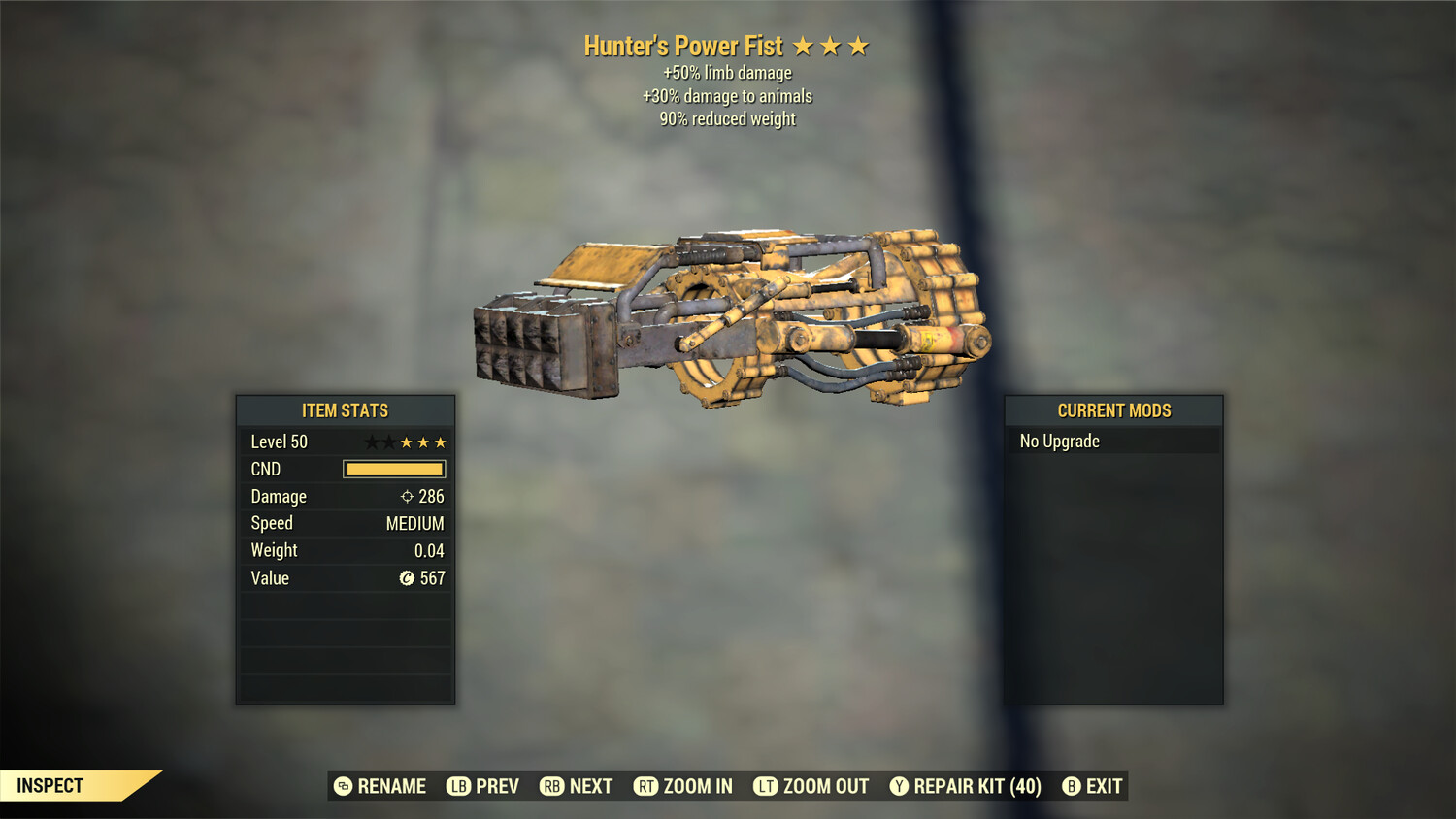Click the Power Fist weapon model
This screenshot has height=819, width=1456.
(728, 320)
